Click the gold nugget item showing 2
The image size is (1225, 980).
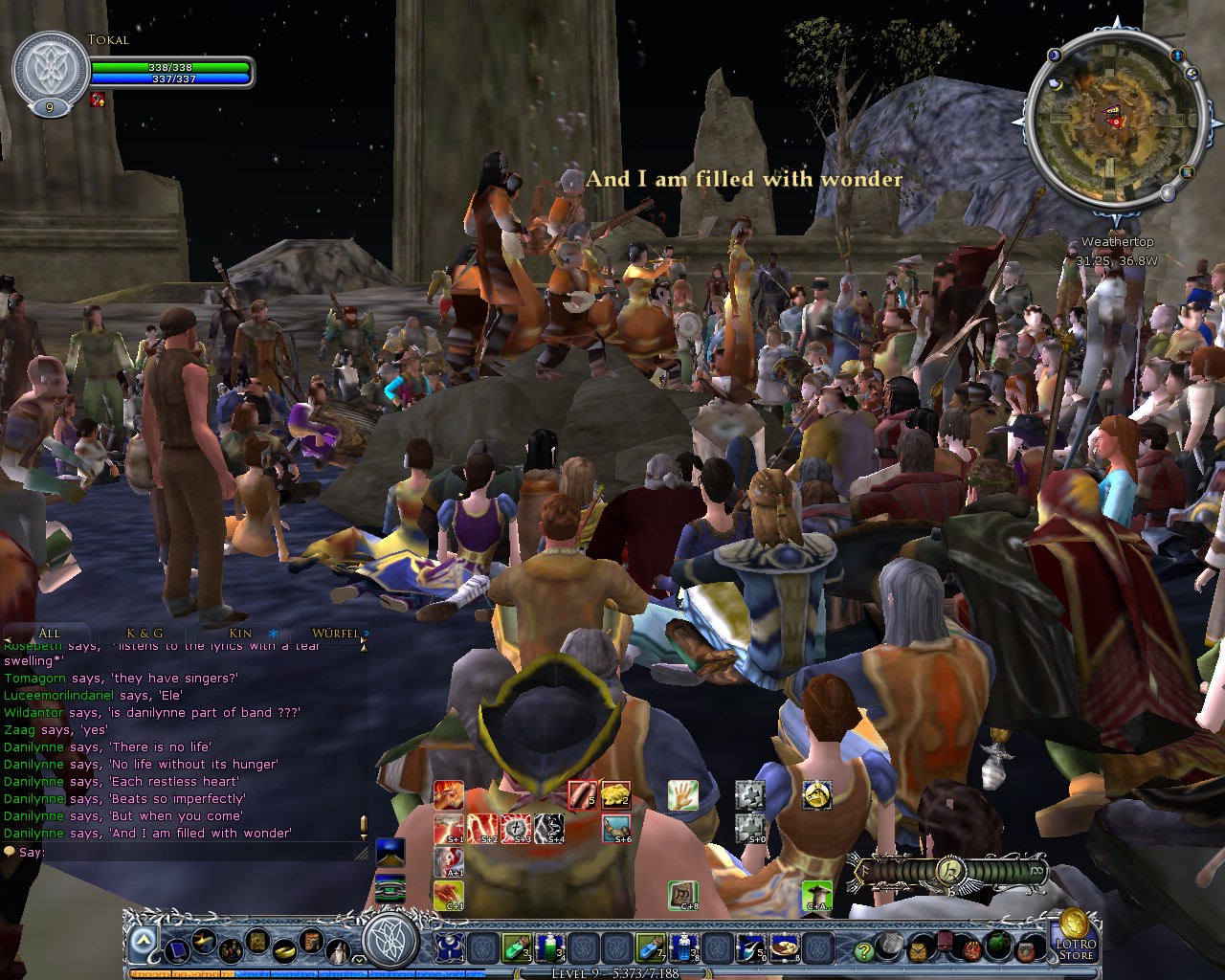615,794
